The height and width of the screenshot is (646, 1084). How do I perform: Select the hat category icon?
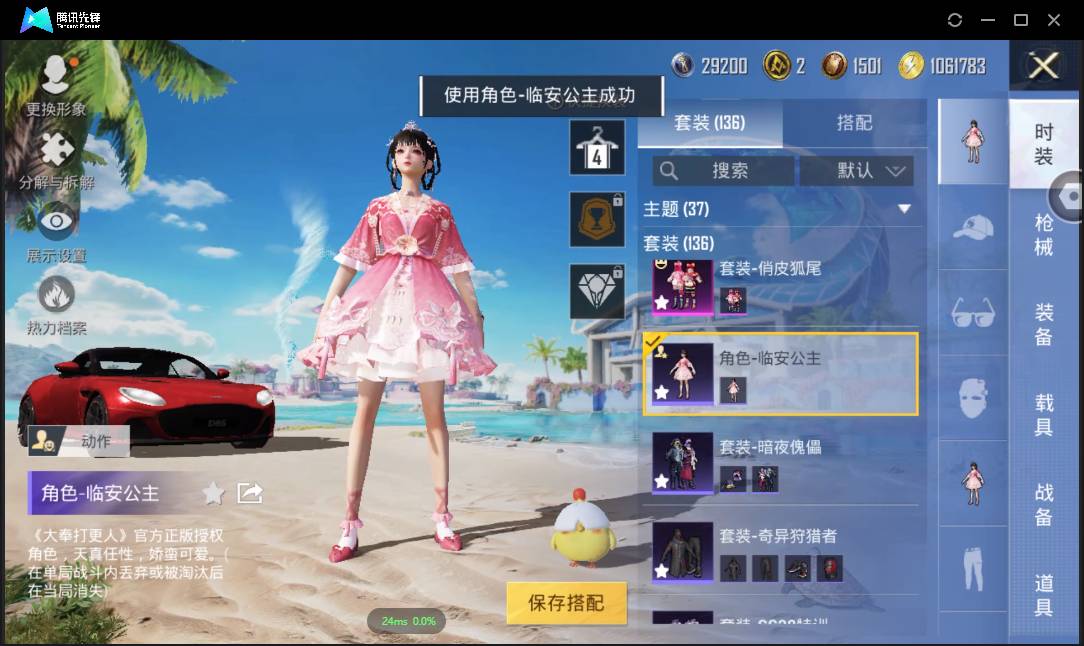972,228
